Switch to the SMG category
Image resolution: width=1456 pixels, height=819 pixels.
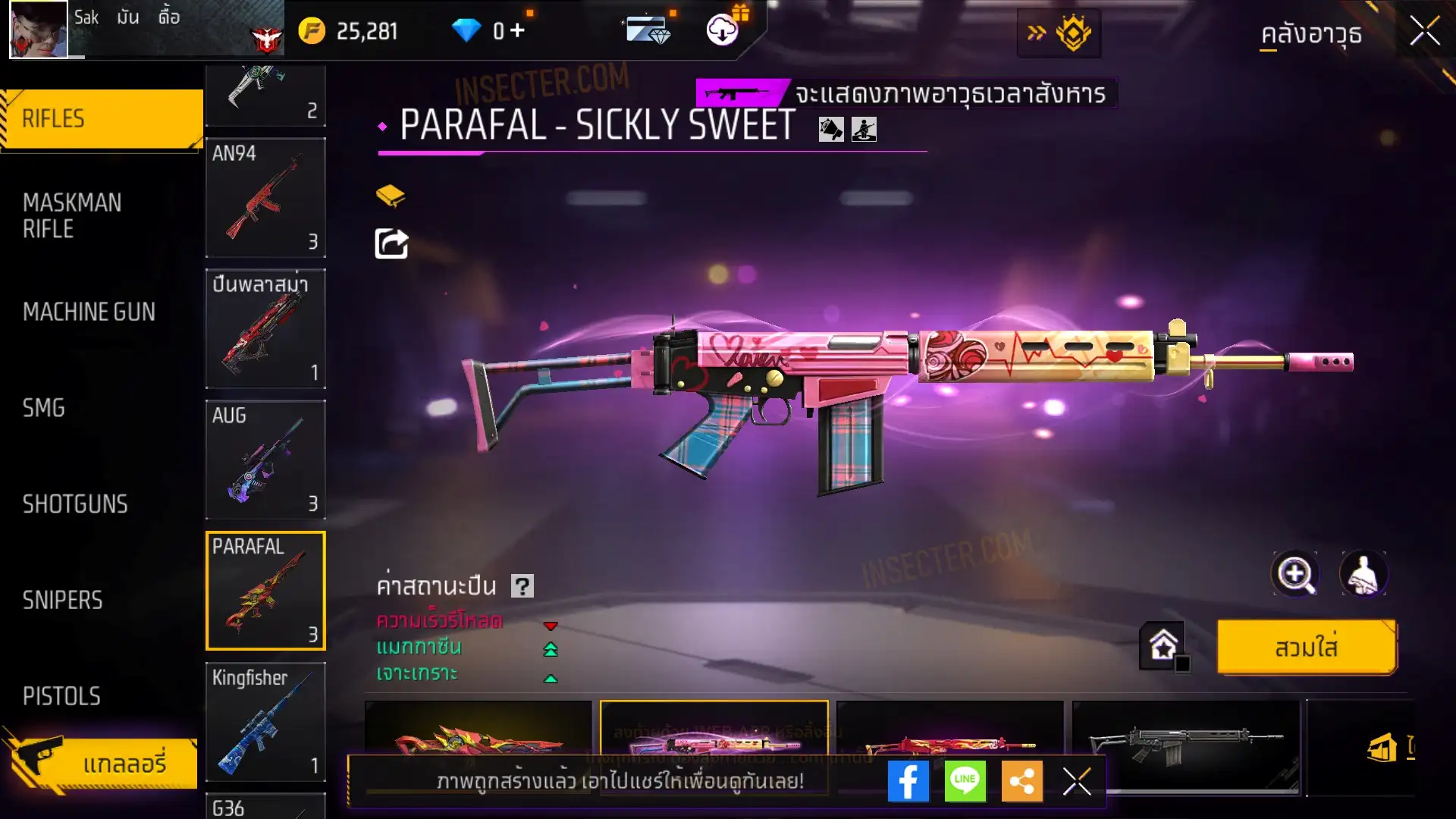[x=44, y=408]
